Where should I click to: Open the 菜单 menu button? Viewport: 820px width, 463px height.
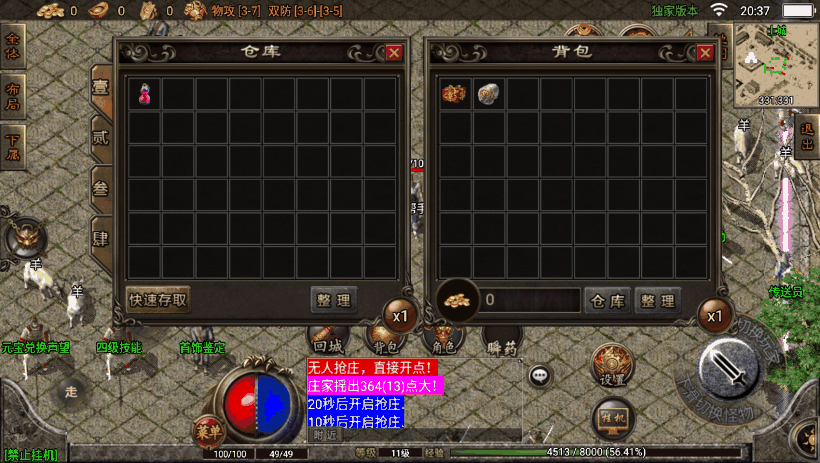[209, 431]
